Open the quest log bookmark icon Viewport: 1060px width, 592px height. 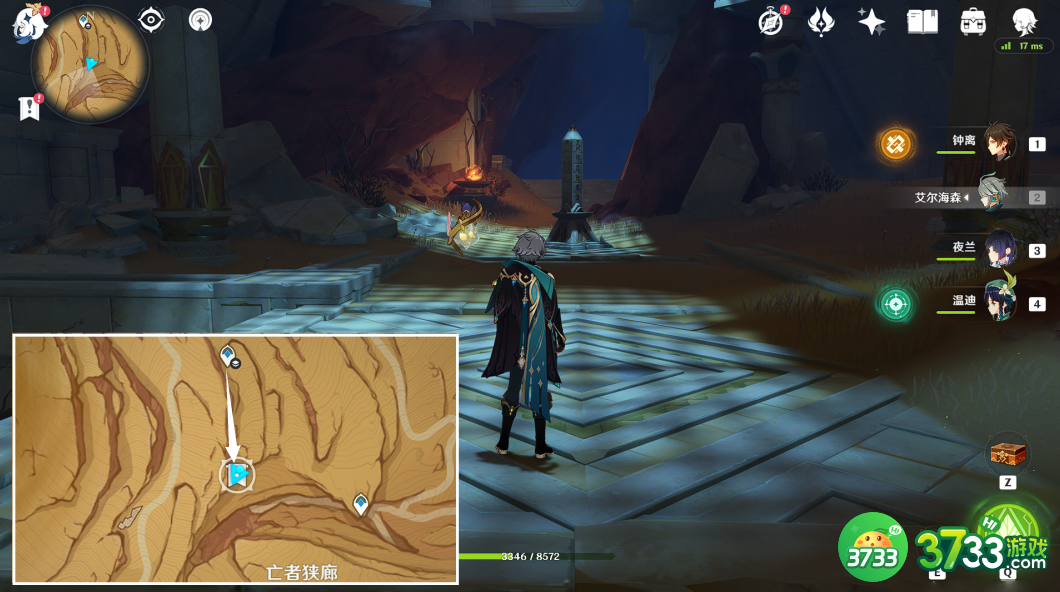coord(29,108)
